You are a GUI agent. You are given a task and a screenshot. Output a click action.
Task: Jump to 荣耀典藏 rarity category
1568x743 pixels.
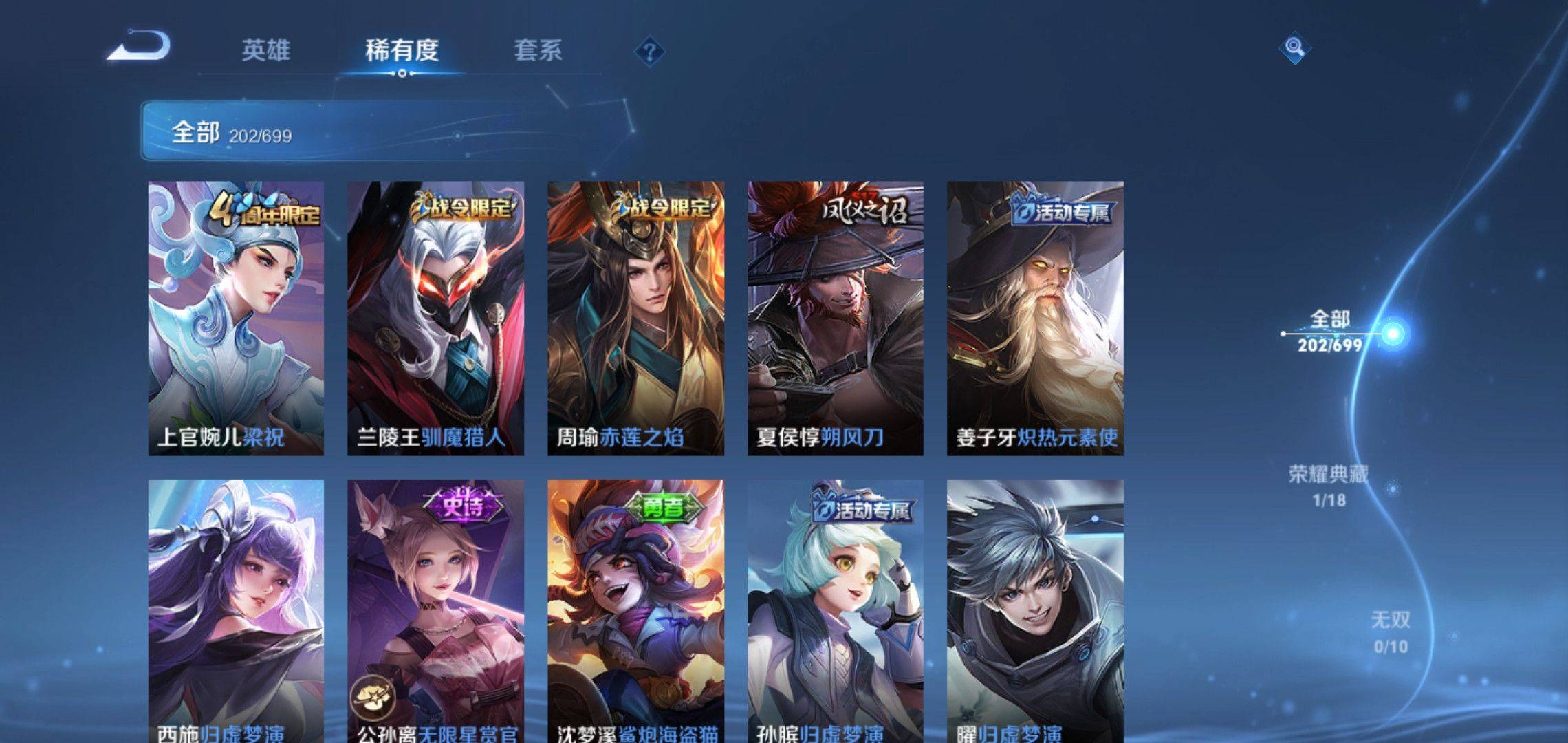coord(1329,485)
